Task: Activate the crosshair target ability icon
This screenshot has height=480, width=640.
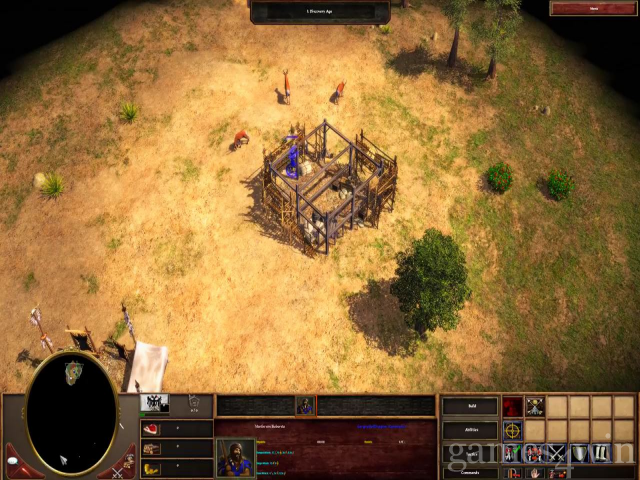Action: [x=512, y=431]
